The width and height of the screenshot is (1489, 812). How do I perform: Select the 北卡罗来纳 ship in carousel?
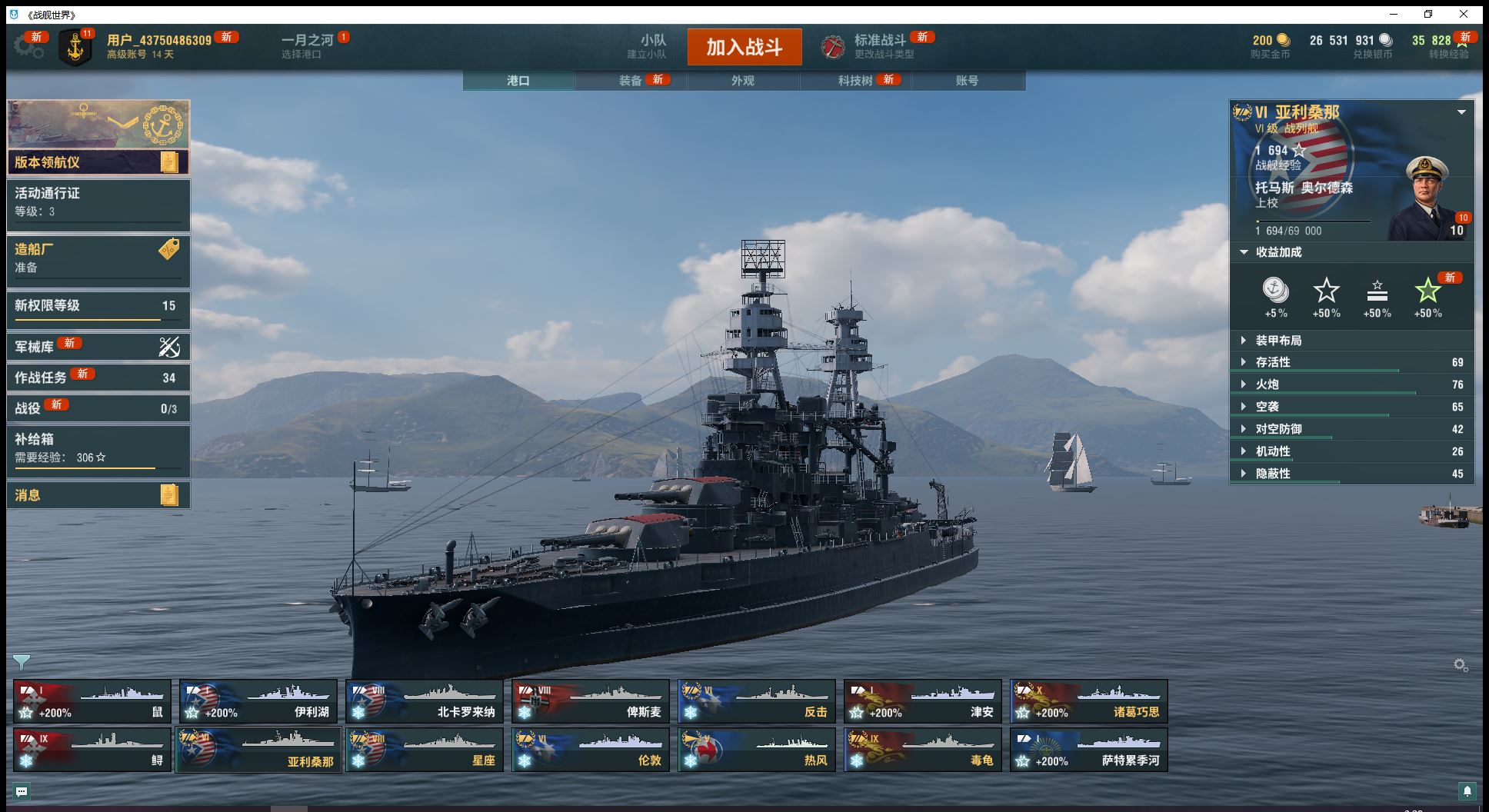424,701
